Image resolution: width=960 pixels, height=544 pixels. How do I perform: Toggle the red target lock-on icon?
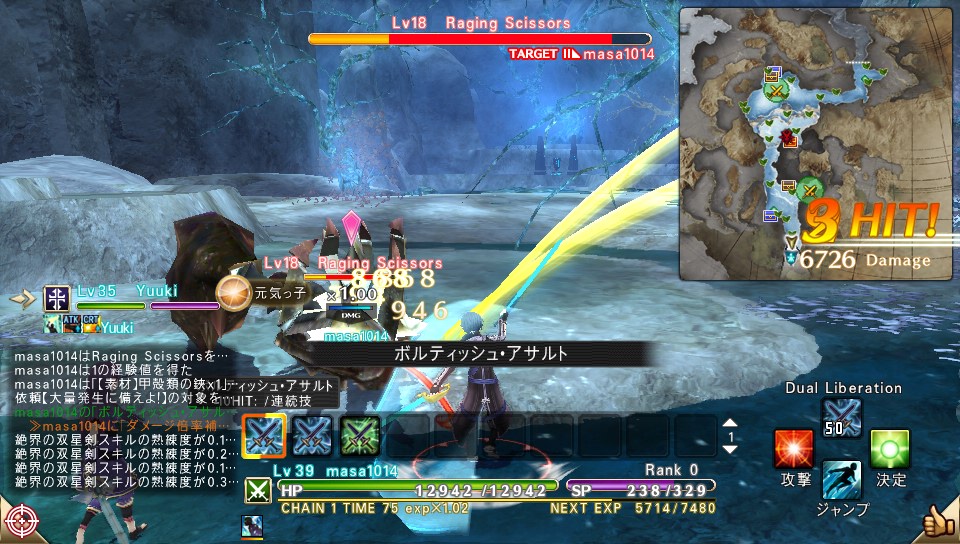pos(20,520)
